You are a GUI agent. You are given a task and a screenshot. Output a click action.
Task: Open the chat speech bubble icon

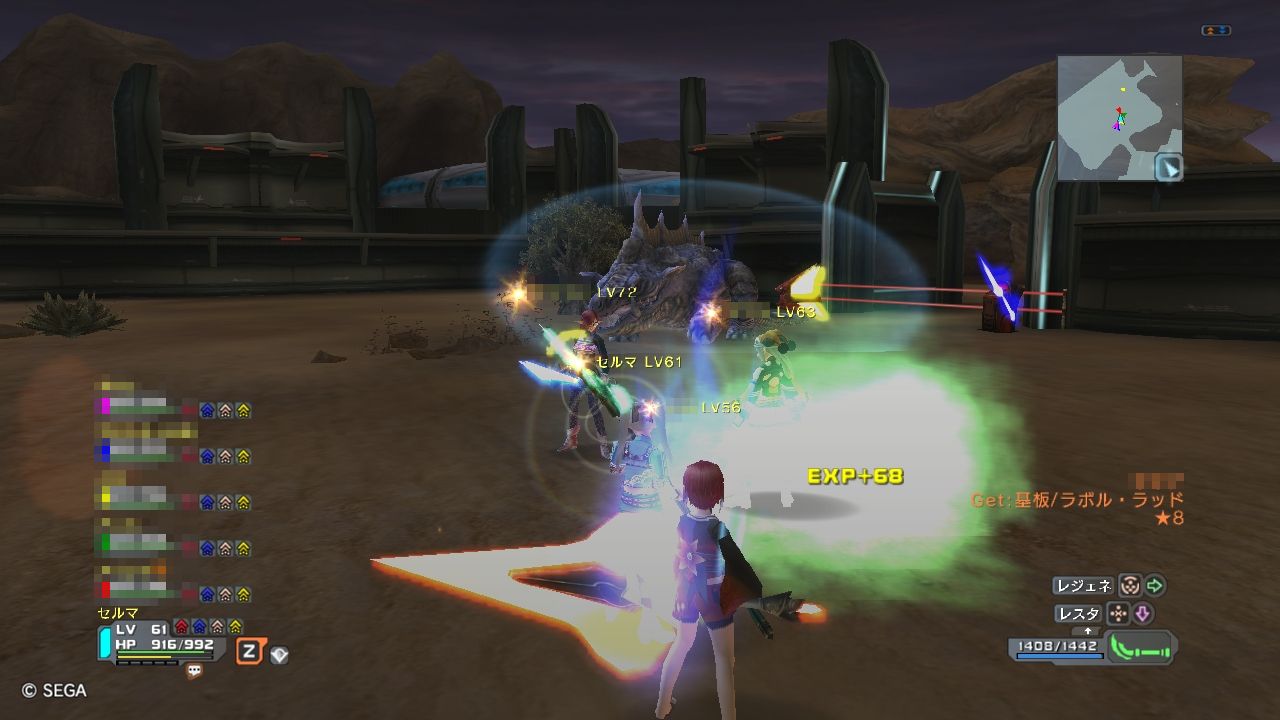194,672
